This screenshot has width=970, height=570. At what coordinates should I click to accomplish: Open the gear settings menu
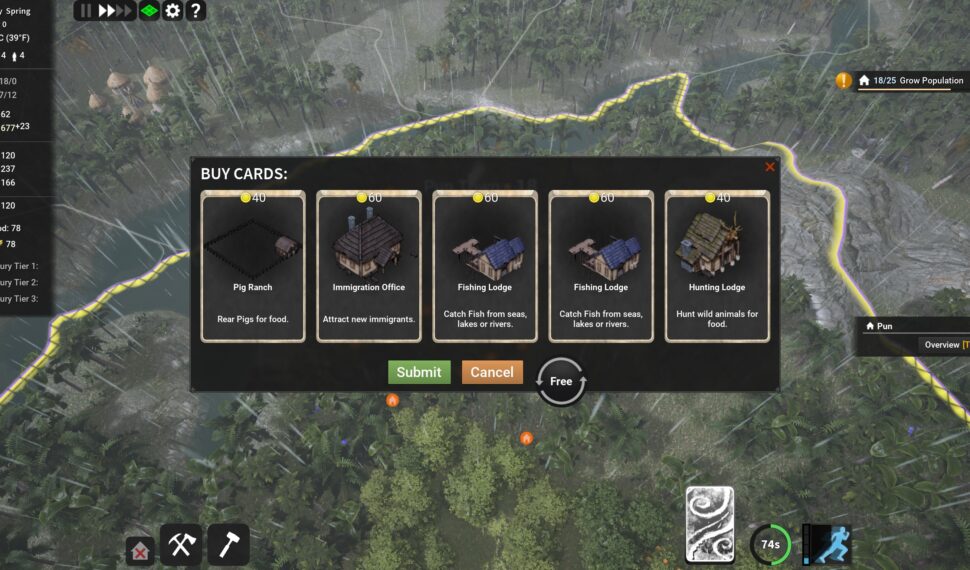tap(173, 11)
